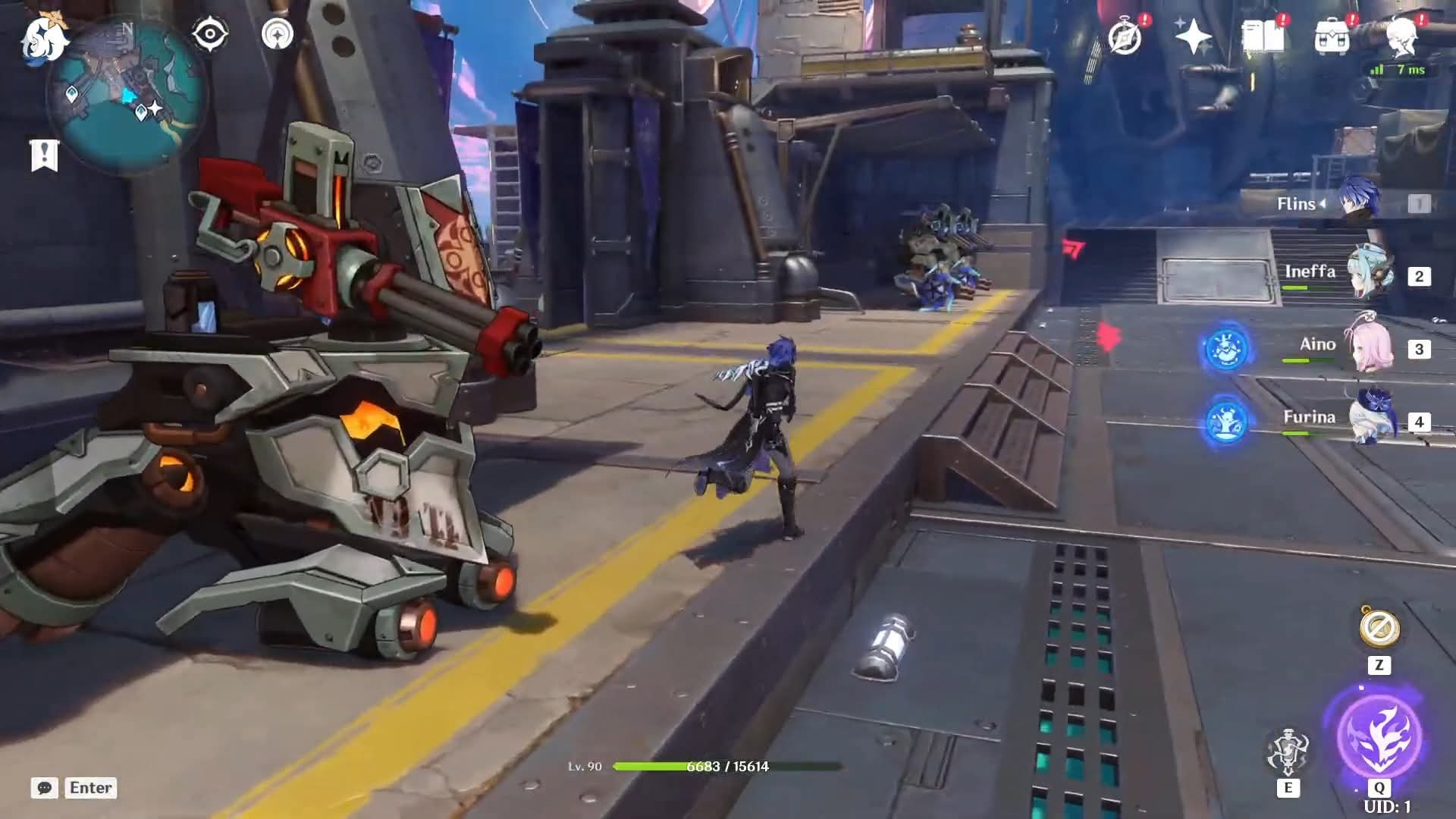Open the character profile icon
This screenshot has width=1456, height=819.
(x=1401, y=36)
